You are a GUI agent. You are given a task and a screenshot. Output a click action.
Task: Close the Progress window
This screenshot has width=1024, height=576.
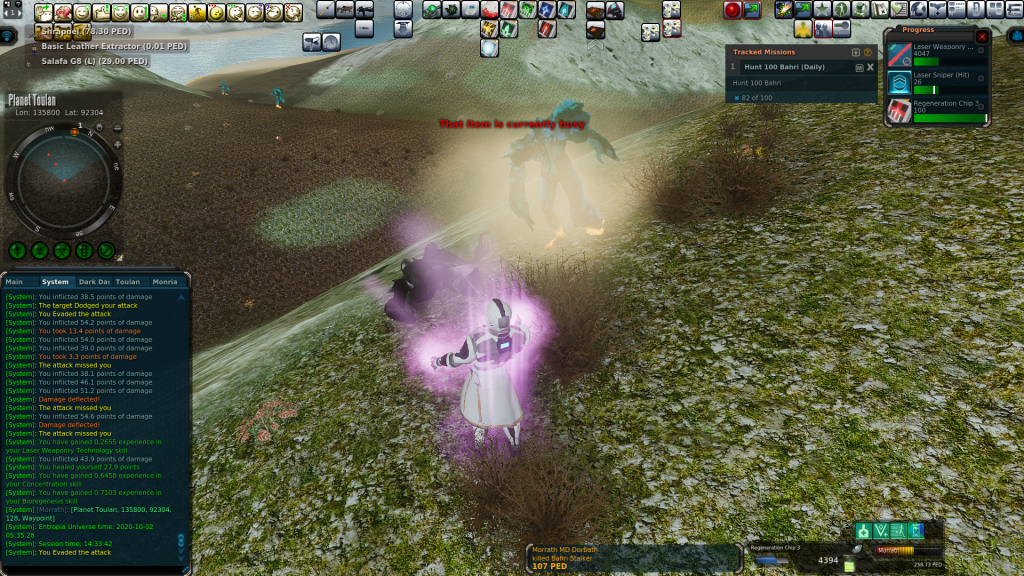(x=981, y=36)
